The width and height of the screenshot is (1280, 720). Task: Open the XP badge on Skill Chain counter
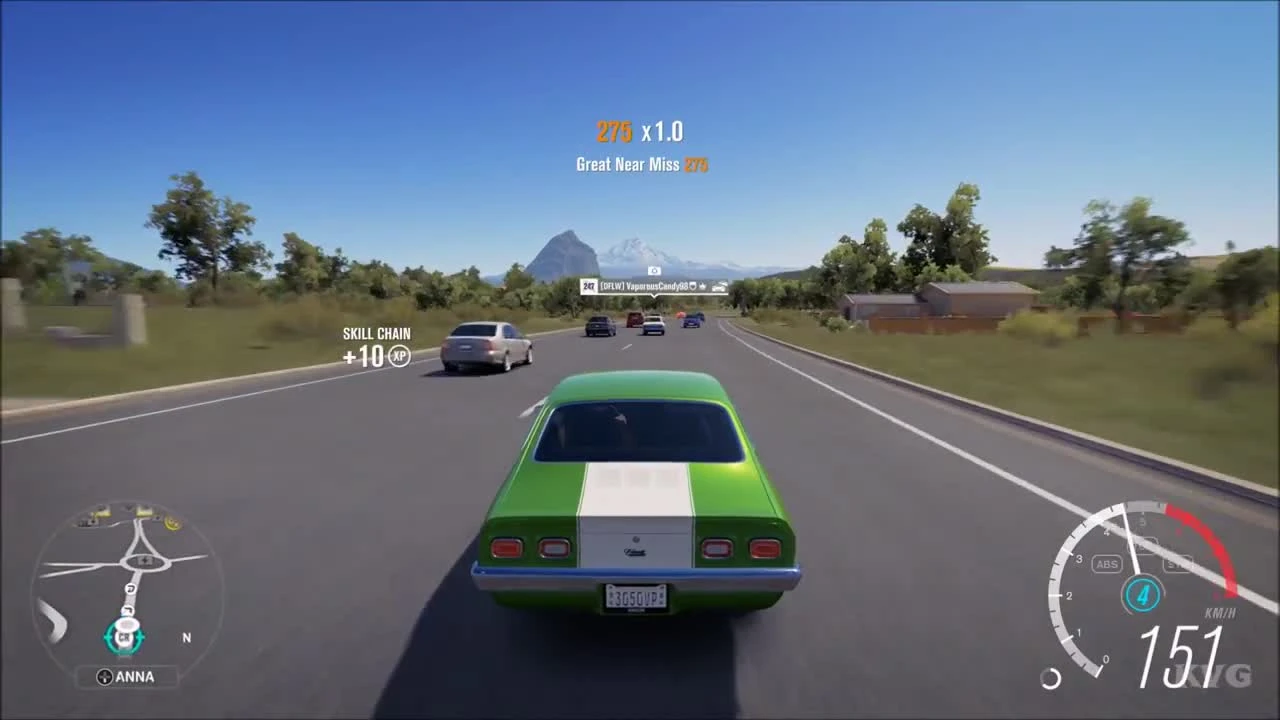click(399, 357)
